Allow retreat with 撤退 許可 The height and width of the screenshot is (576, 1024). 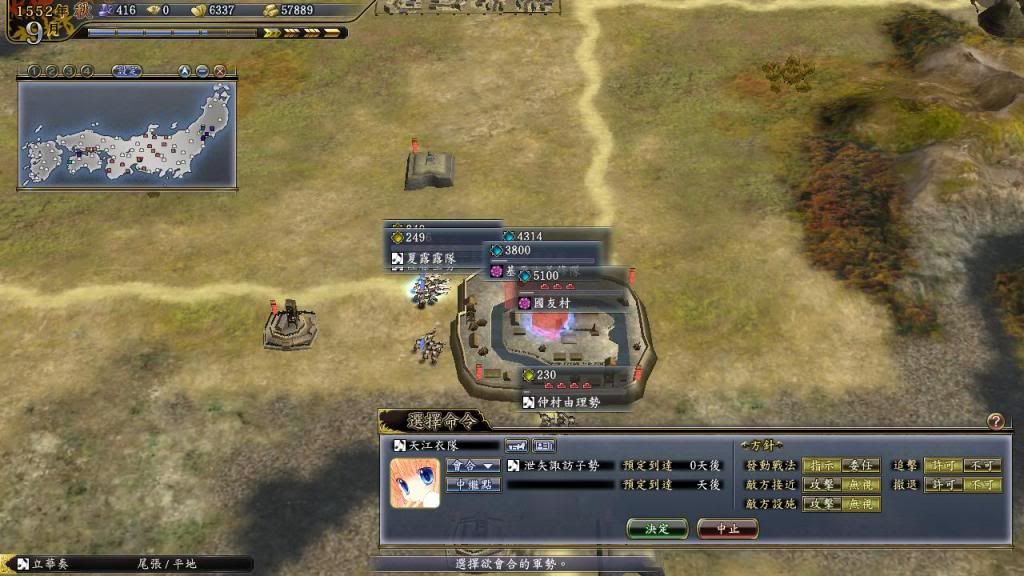[x=943, y=485]
